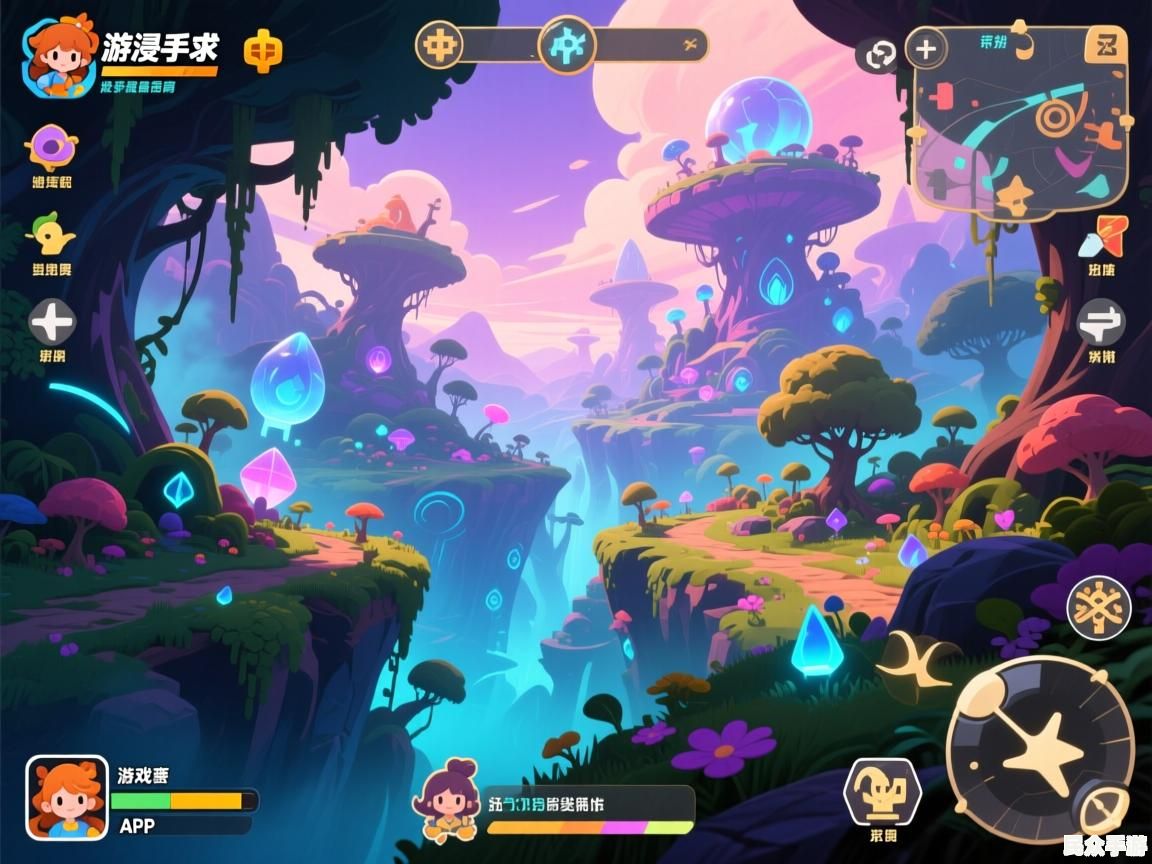Open the purple creature icon menu
The height and width of the screenshot is (864, 1152).
pyautogui.click(x=51, y=148)
